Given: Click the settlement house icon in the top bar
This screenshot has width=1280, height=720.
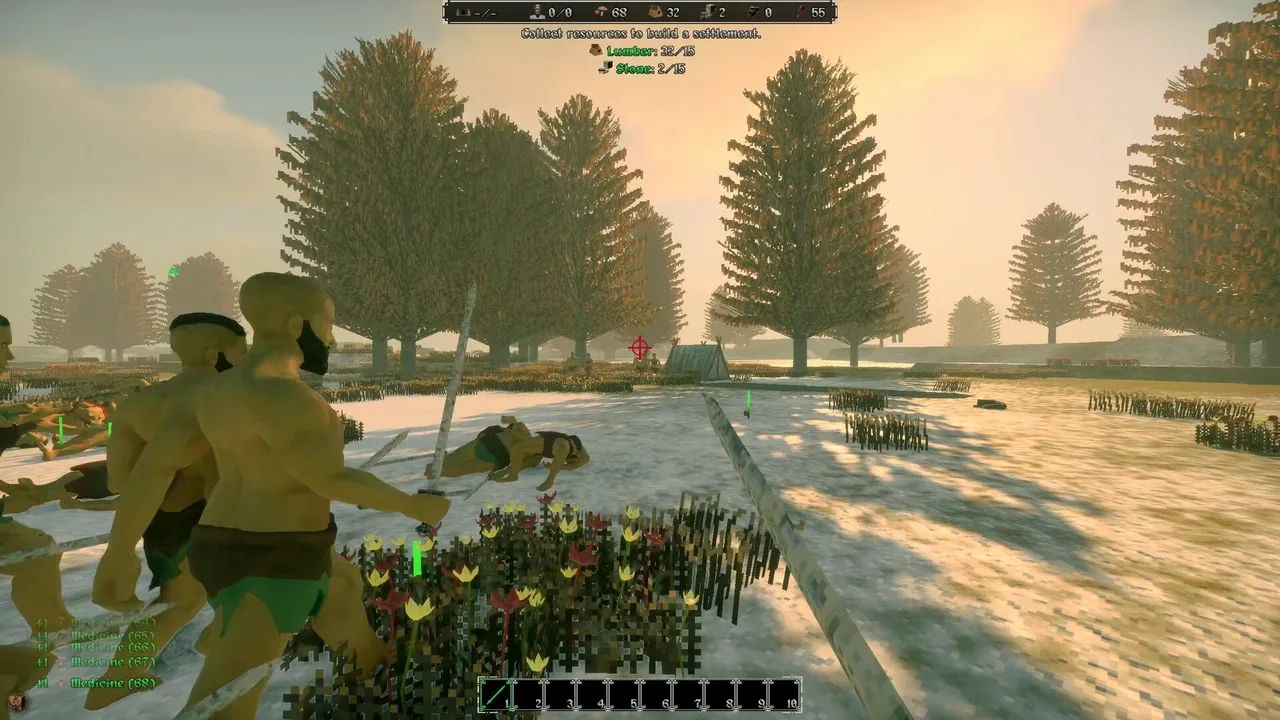Looking at the screenshot, I should pyautogui.click(x=462, y=12).
